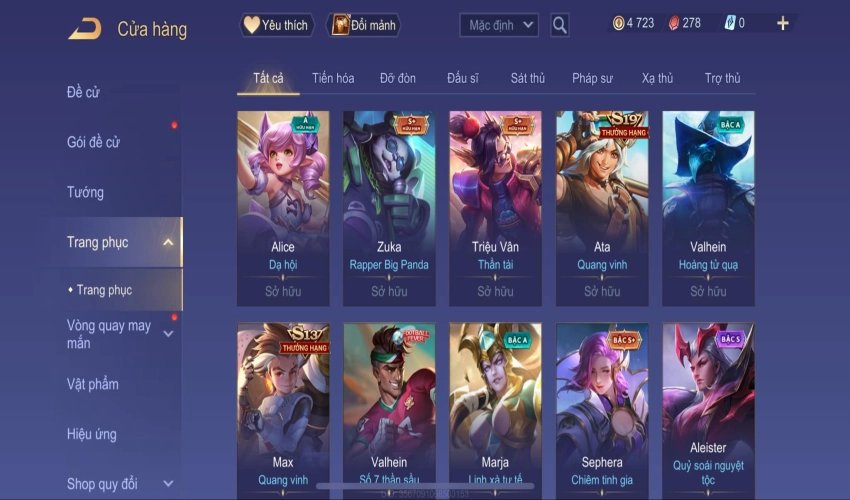Add currency with the plus button
The height and width of the screenshot is (500, 850).
coord(782,23)
